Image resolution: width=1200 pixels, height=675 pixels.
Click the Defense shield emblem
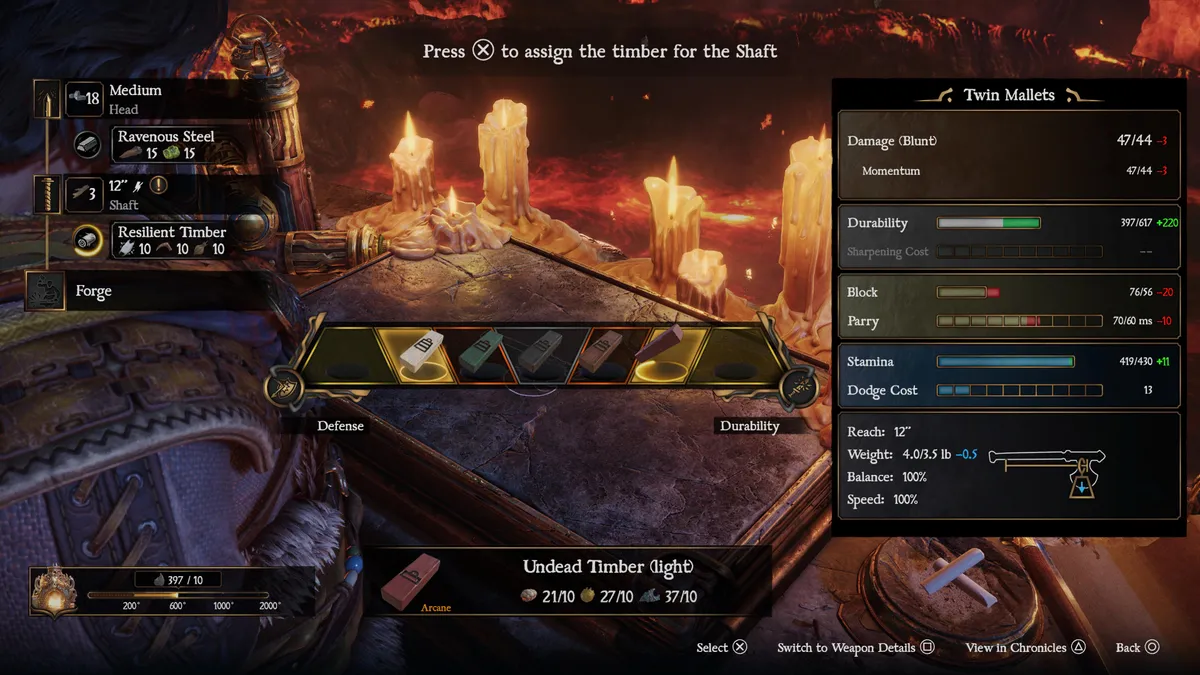(286, 388)
